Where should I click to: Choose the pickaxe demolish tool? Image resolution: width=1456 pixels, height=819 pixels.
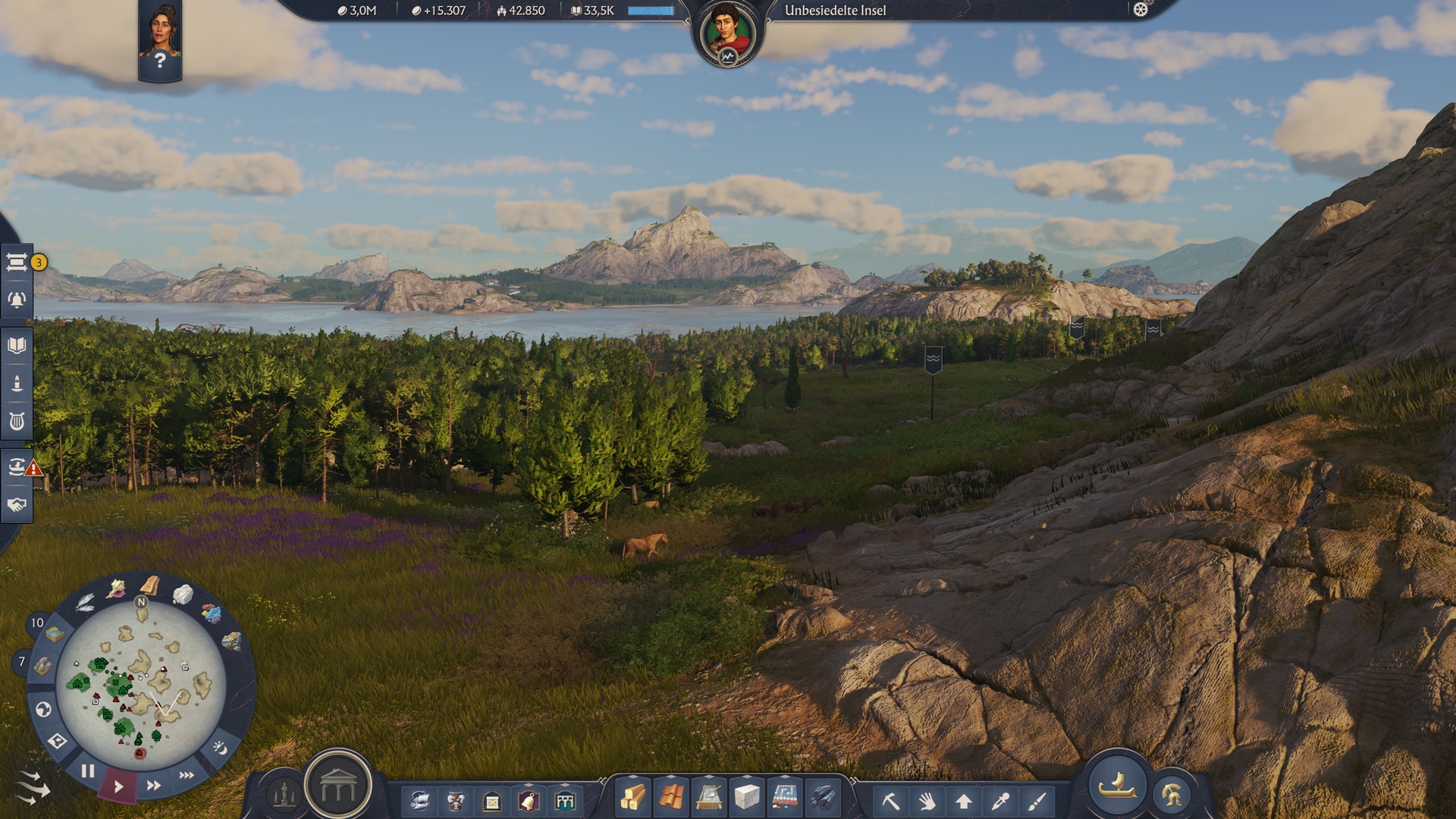tap(890, 800)
